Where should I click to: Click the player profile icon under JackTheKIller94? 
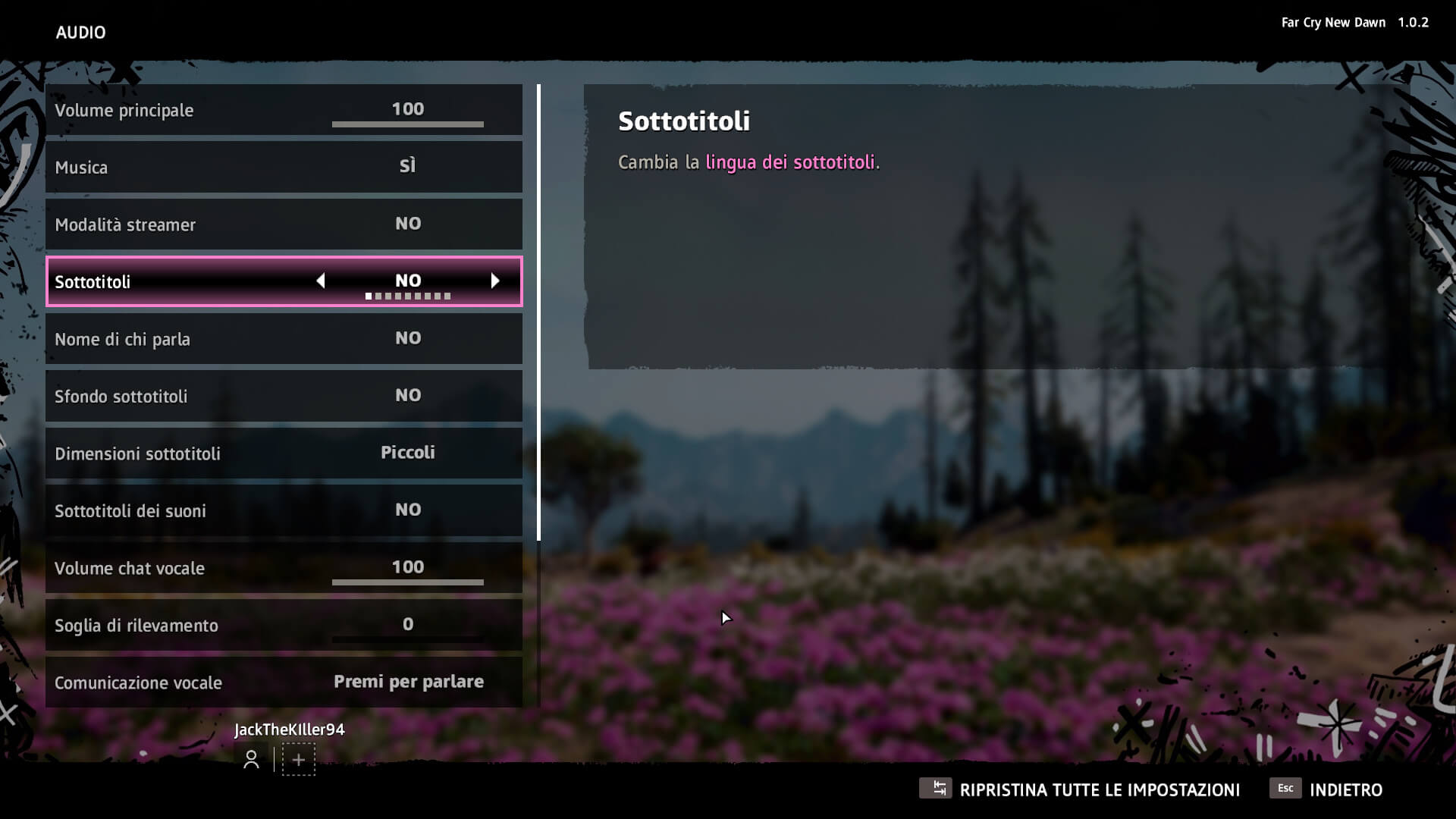tap(251, 760)
